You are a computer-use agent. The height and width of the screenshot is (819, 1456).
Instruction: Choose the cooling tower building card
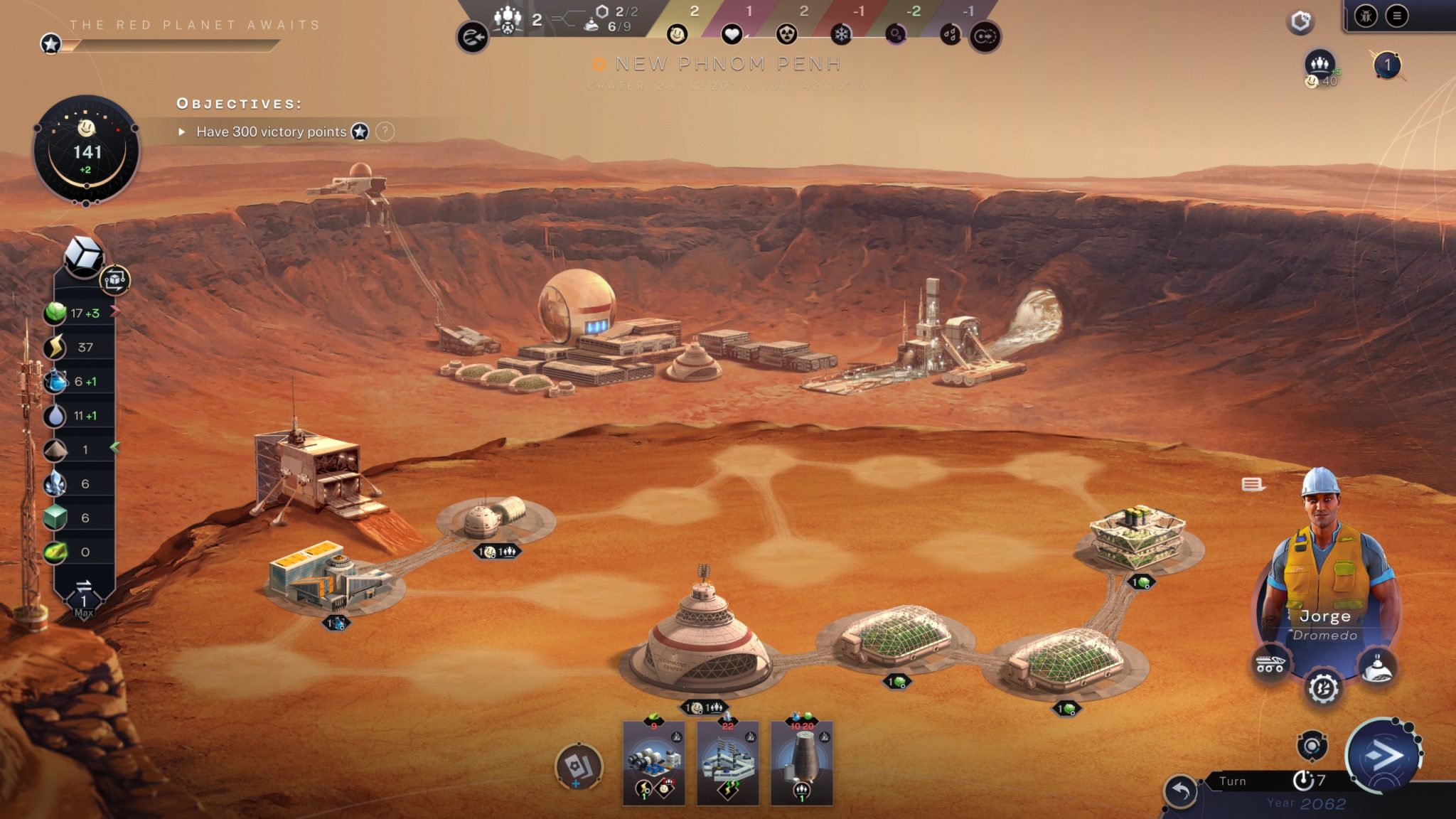click(802, 764)
